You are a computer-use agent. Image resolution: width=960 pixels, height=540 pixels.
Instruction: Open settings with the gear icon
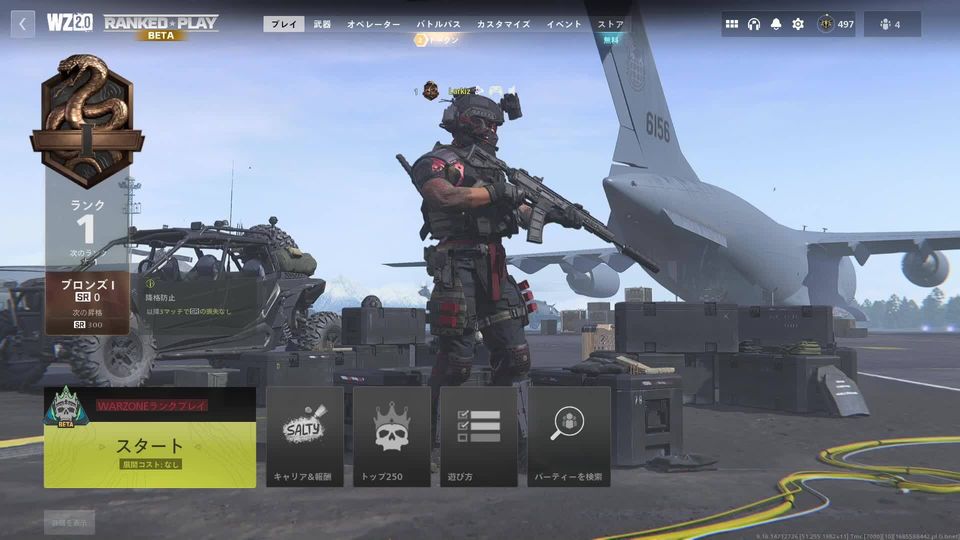[798, 24]
